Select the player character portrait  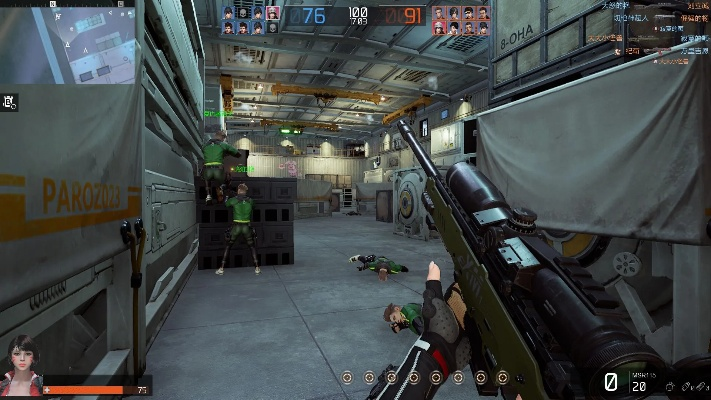click(x=21, y=367)
